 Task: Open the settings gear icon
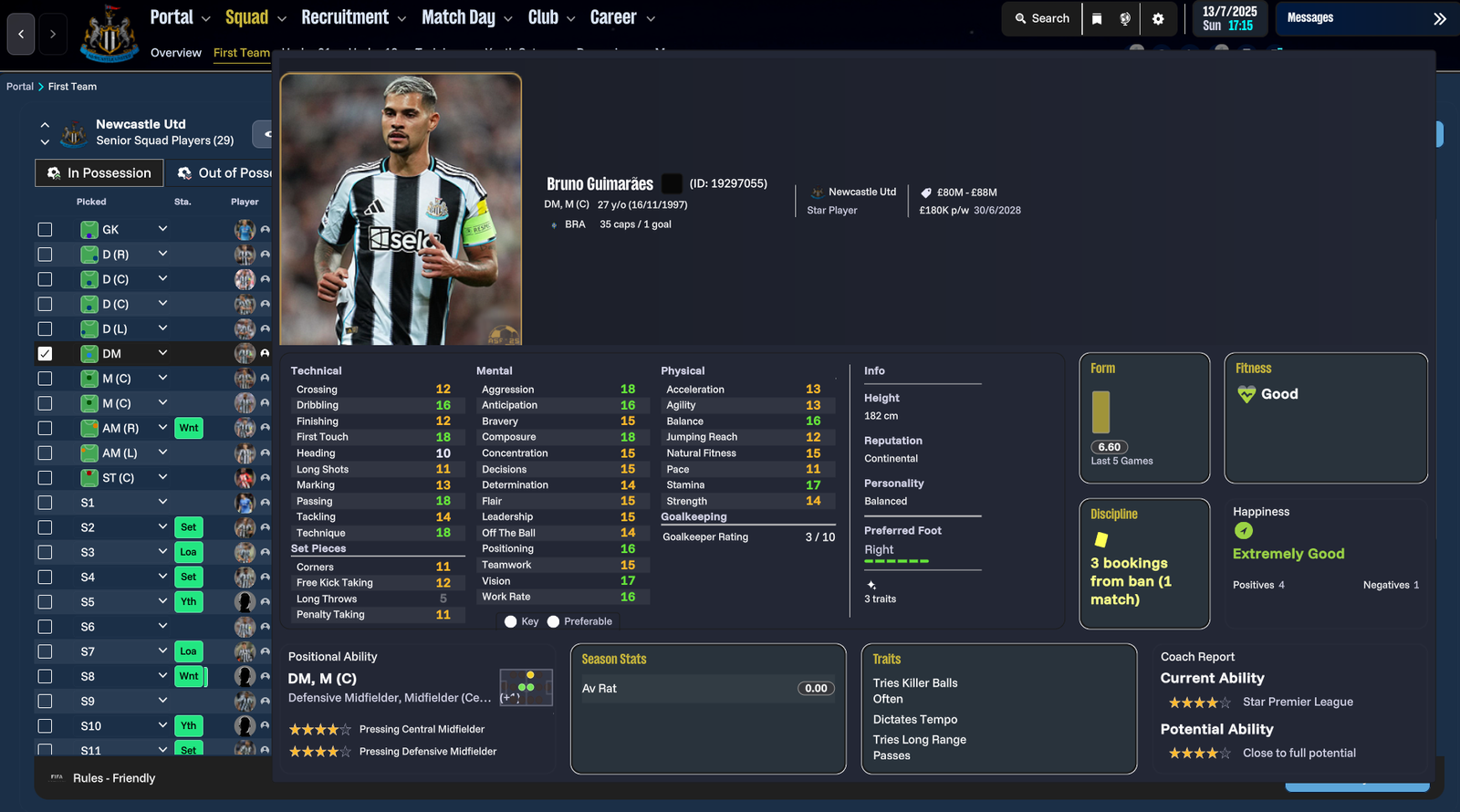click(1158, 18)
